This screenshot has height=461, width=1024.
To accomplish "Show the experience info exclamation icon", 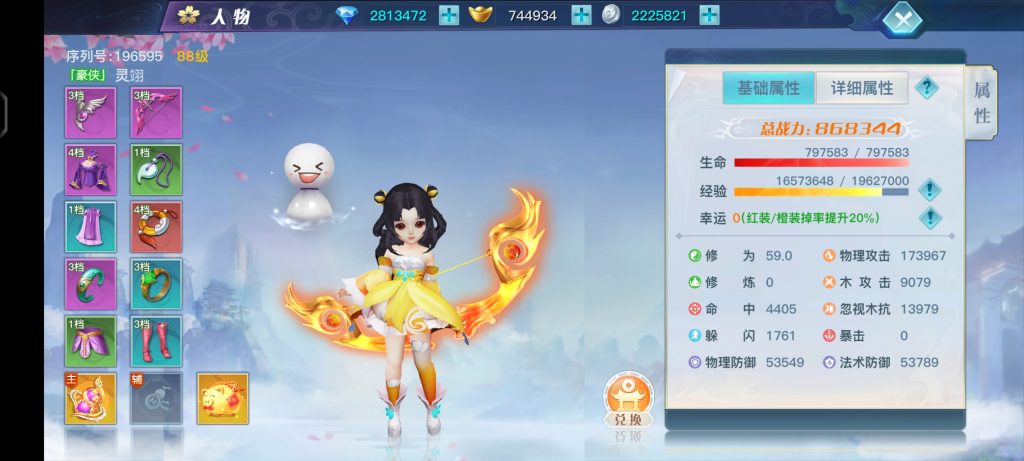I will [930, 188].
